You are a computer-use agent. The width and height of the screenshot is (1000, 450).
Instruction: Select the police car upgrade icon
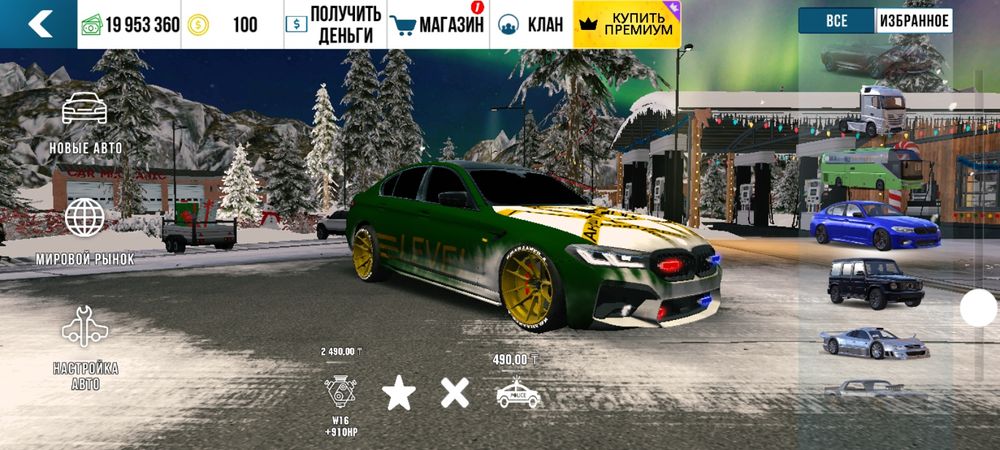click(518, 393)
